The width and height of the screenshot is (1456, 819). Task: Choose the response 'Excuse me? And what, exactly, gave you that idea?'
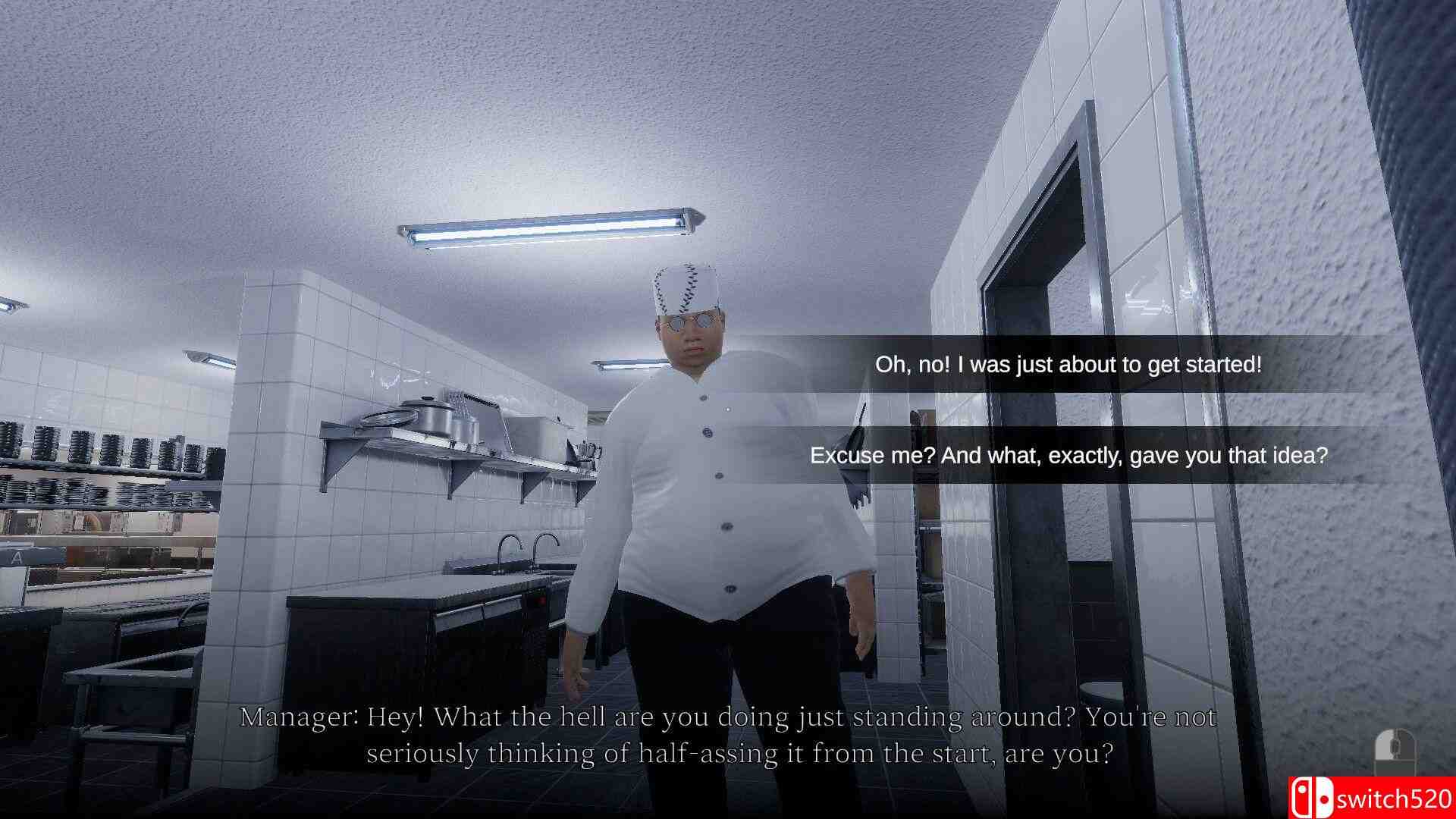coord(1069,456)
